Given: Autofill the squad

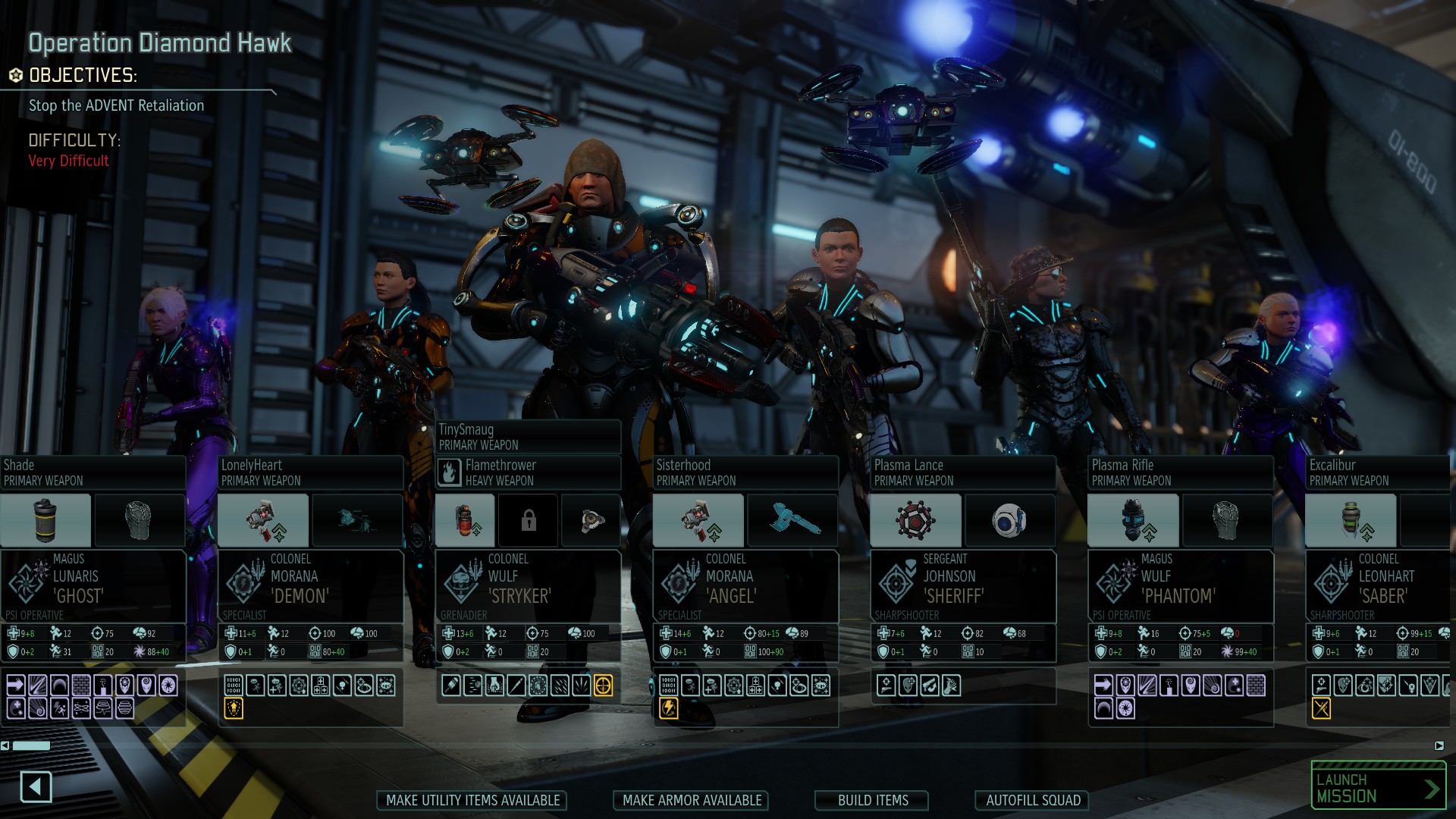Looking at the screenshot, I should [x=1033, y=800].
